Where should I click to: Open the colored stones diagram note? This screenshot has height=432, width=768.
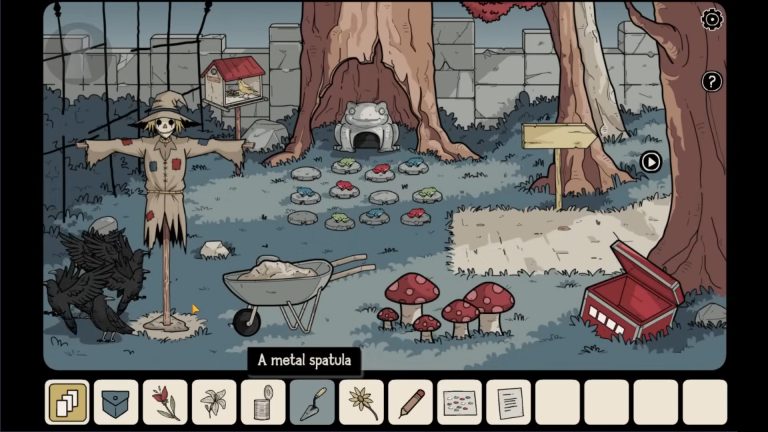(x=459, y=402)
